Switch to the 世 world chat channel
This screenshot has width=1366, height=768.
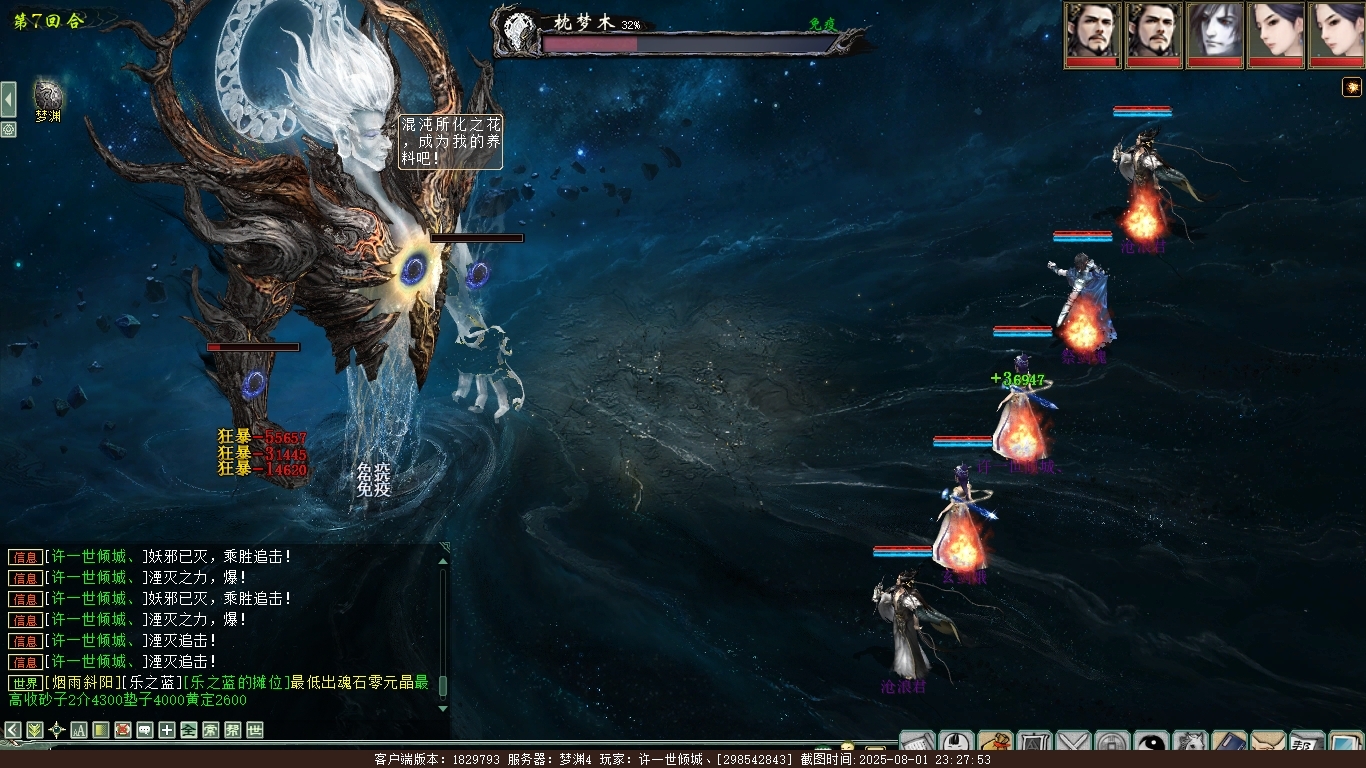coord(255,730)
